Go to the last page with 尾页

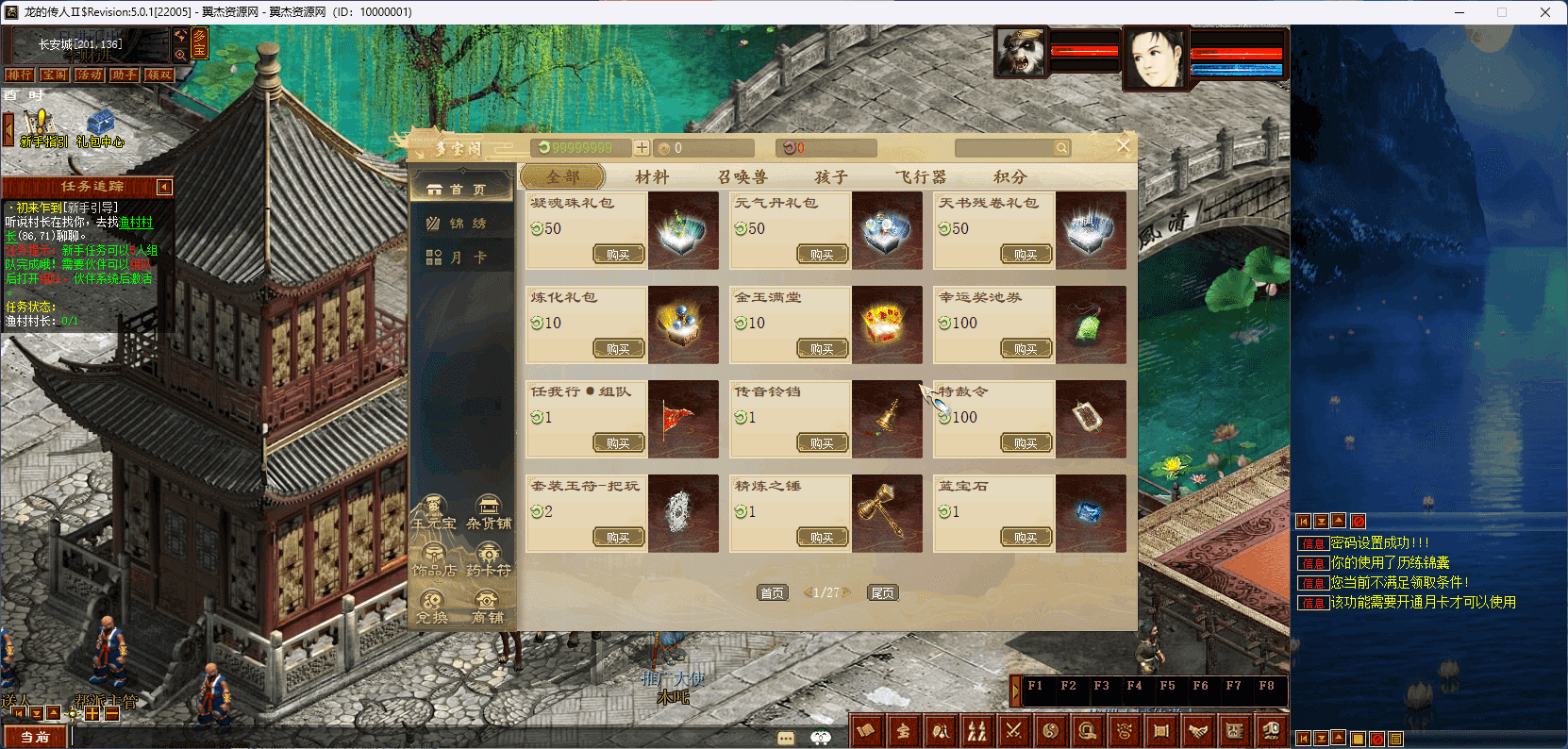[x=882, y=592]
